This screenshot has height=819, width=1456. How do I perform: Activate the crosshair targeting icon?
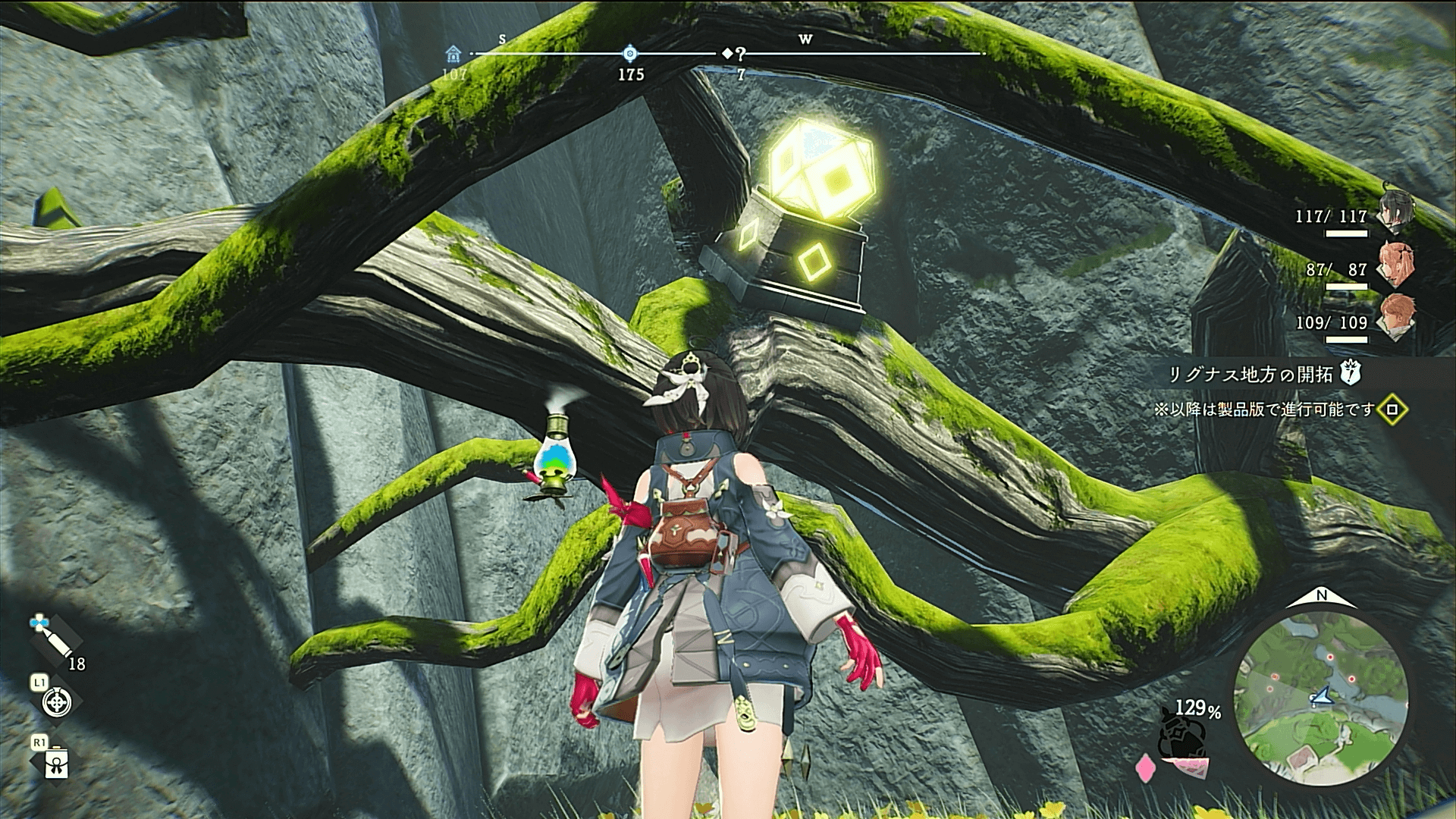pyautogui.click(x=56, y=702)
